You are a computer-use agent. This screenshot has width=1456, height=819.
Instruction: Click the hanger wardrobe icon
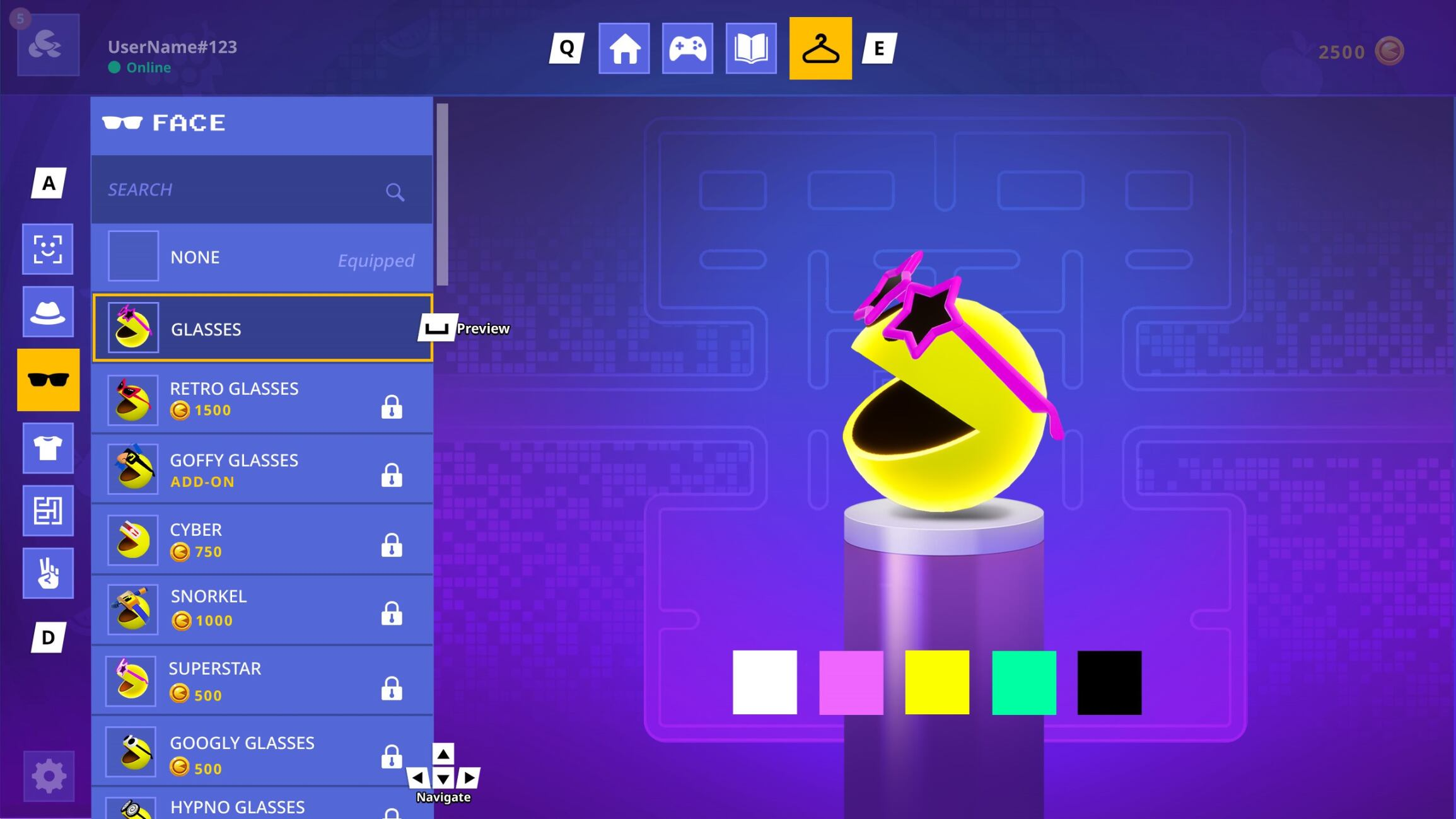click(820, 49)
